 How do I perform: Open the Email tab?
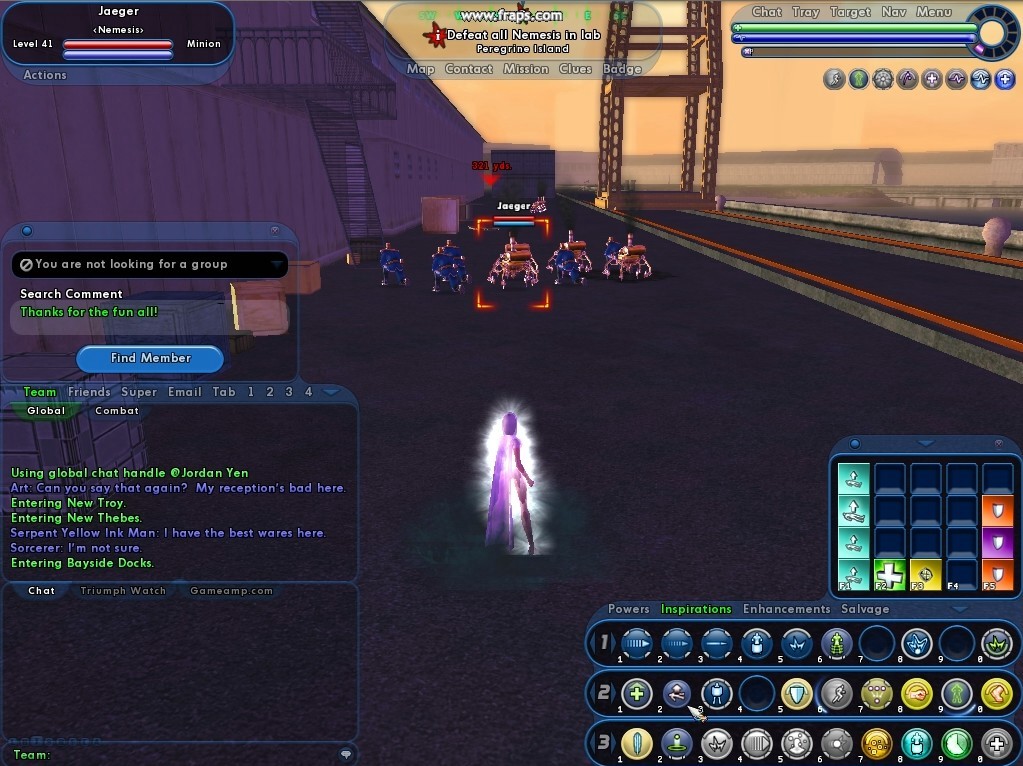185,392
